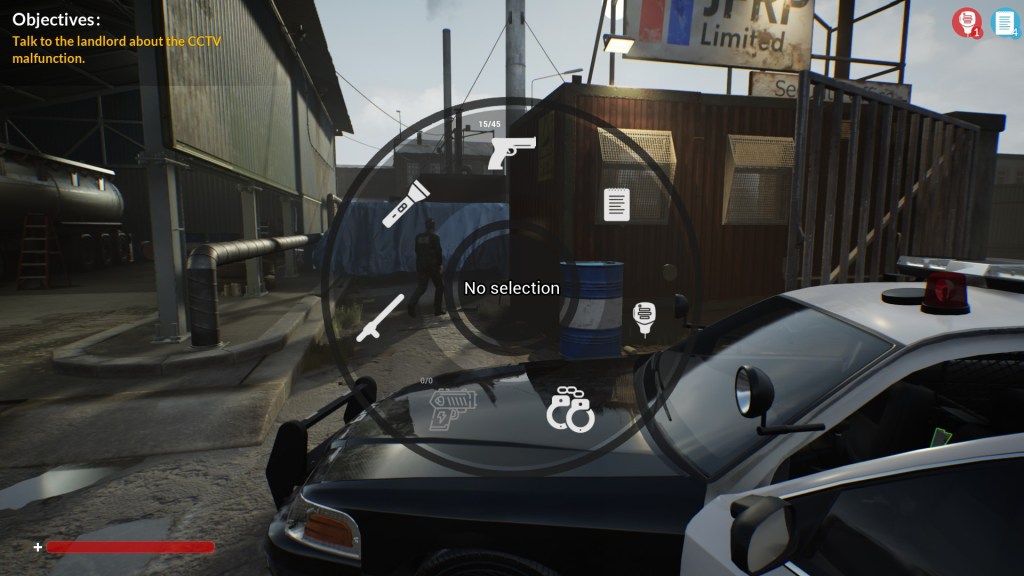Equip the police baton
Viewport: 1024px width, 576px height.
381,318
